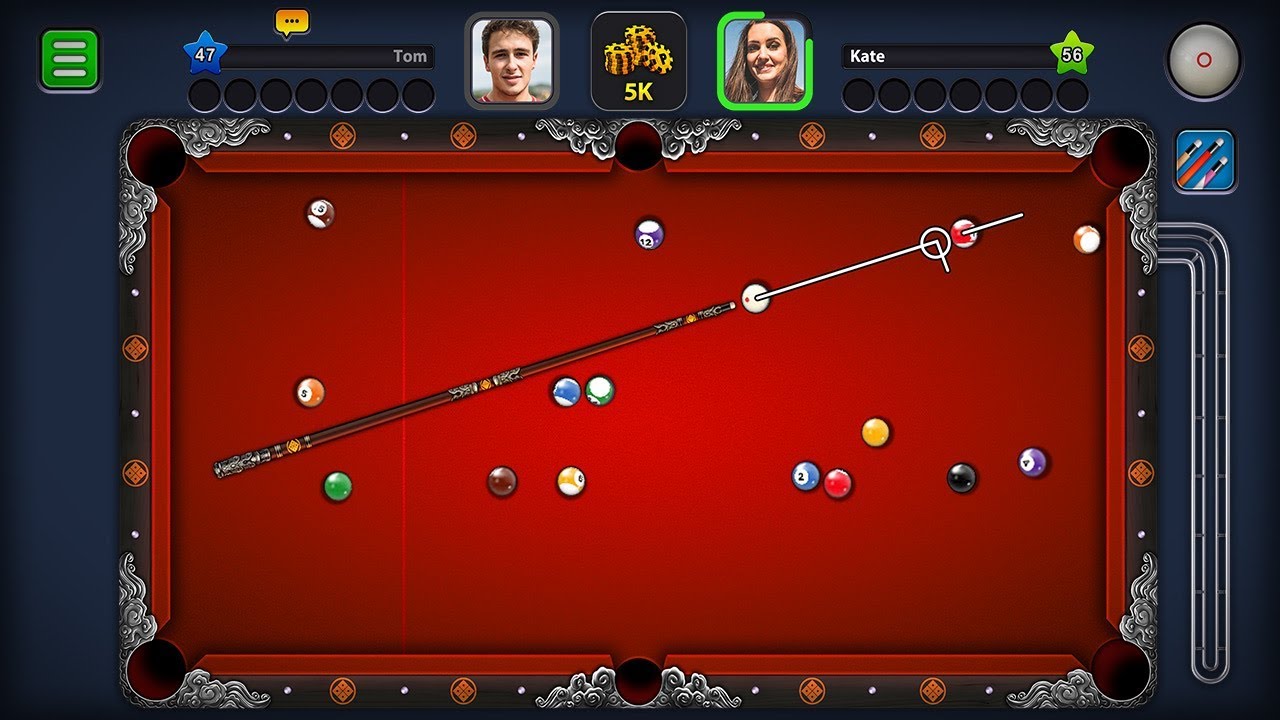1280x720 pixels.
Task: Open Kate's profile picture
Action: point(765,62)
